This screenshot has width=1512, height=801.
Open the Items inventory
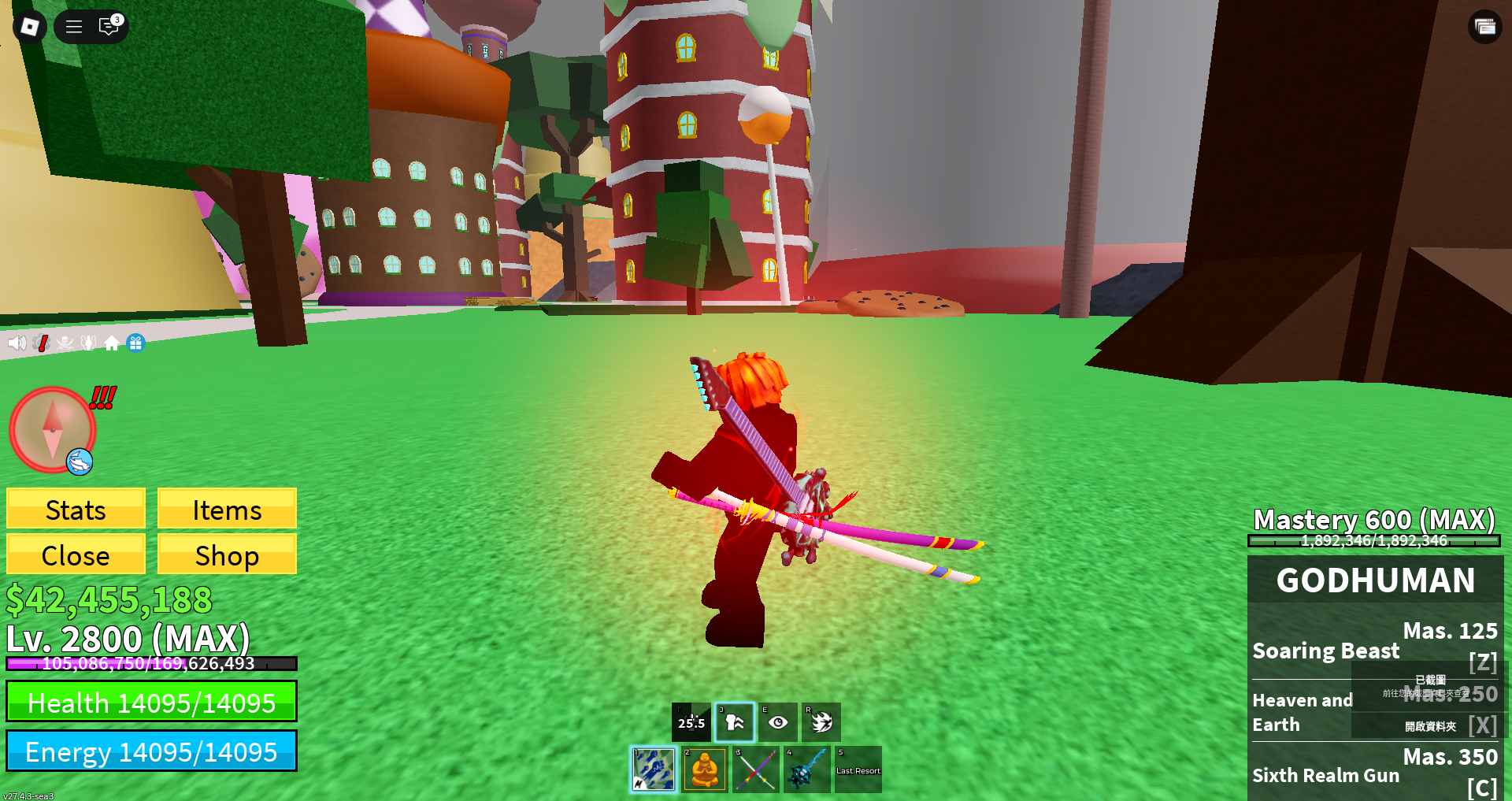pyautogui.click(x=227, y=510)
